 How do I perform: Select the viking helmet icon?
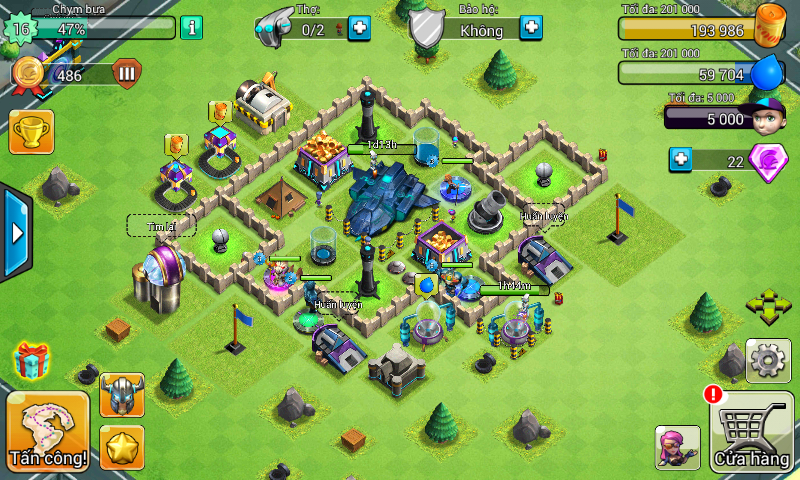[122, 394]
